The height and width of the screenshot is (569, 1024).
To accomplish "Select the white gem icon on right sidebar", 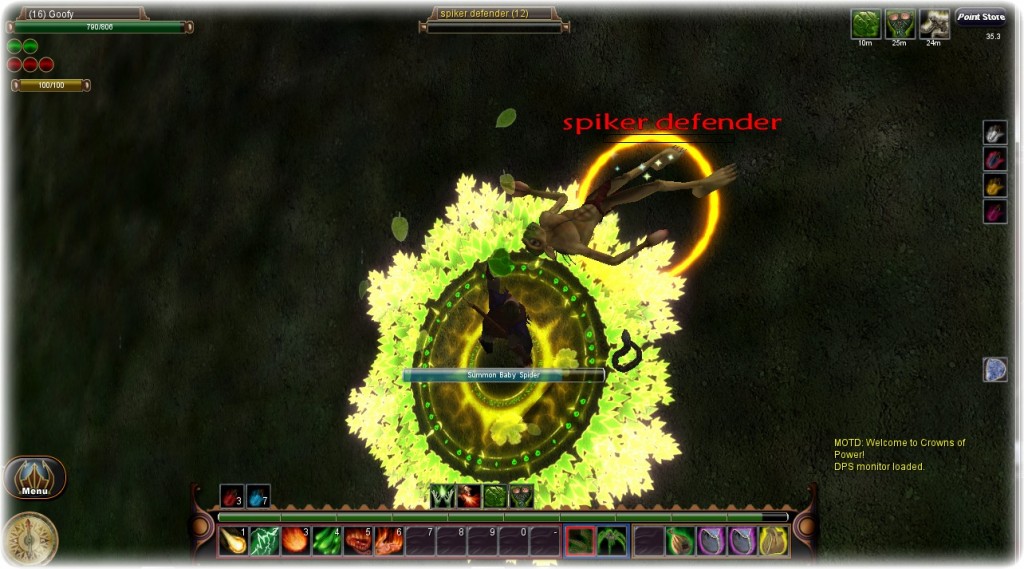I will [995, 133].
